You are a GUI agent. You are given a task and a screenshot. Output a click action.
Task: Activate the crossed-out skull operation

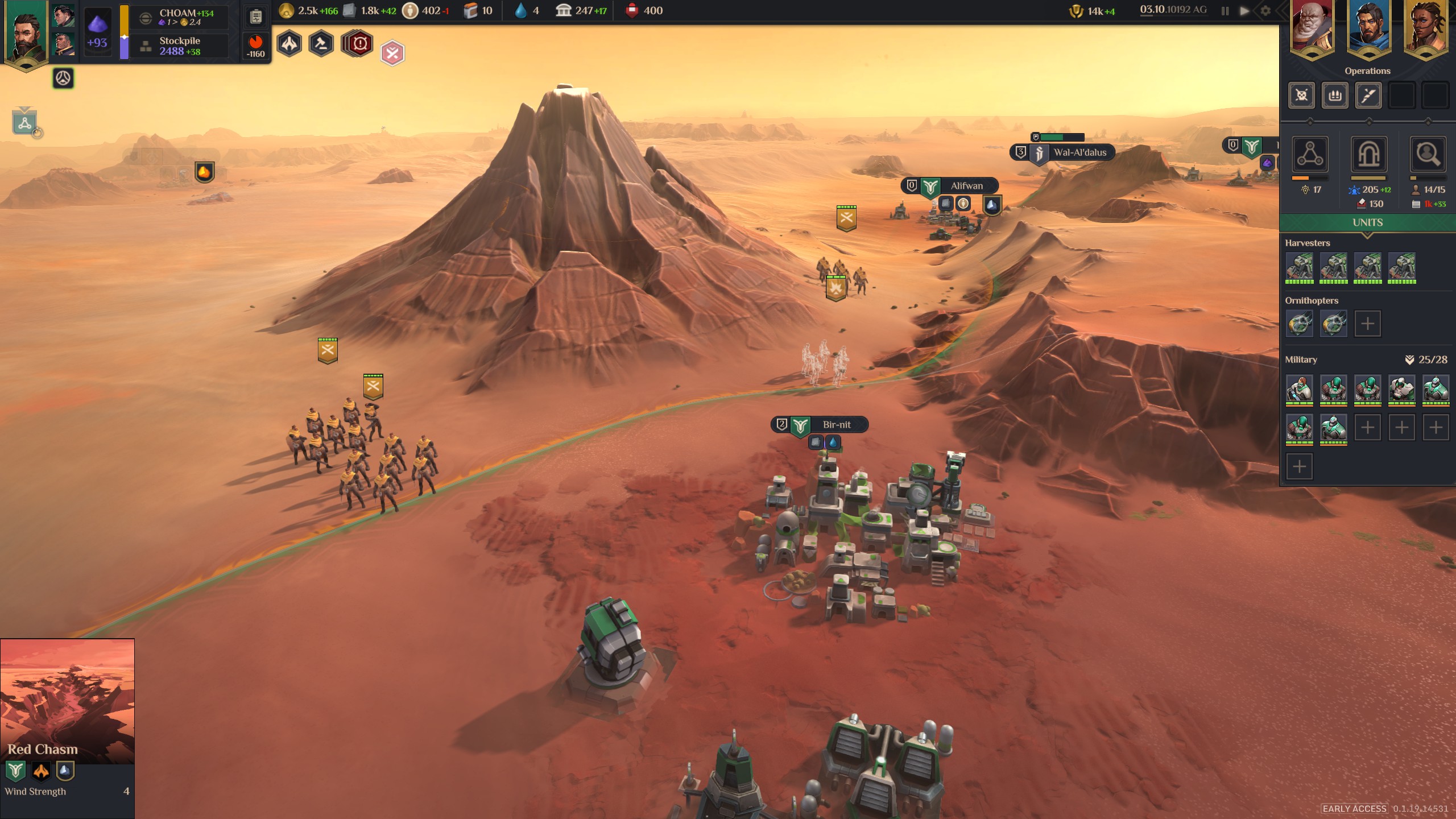coord(1301,95)
